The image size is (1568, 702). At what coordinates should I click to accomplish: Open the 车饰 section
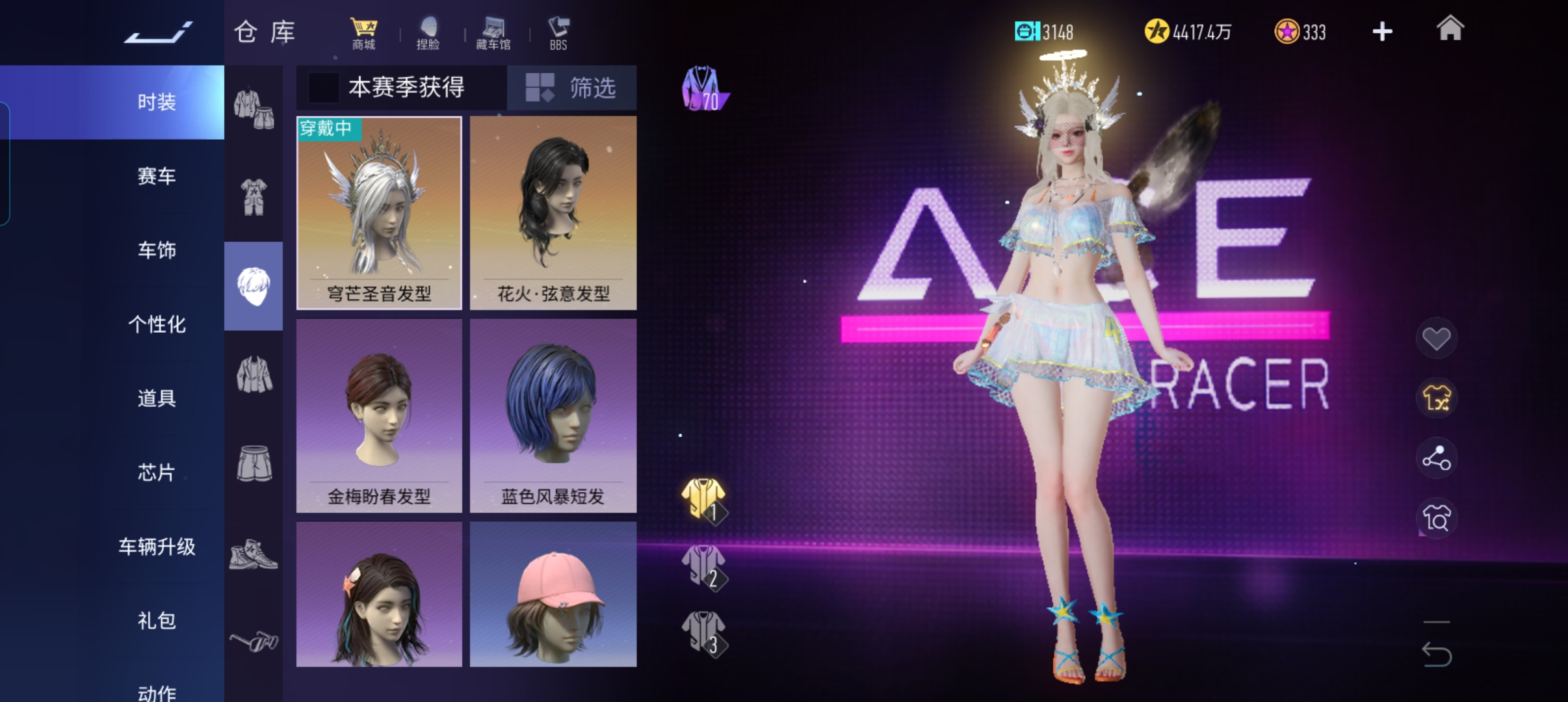coord(157,250)
